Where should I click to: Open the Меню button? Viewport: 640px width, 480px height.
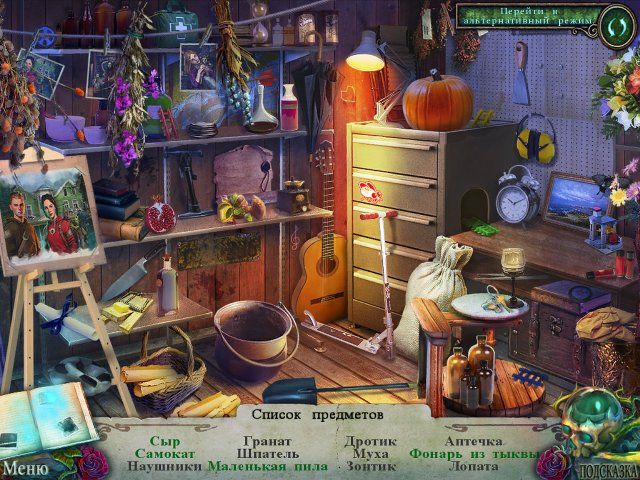[x=26, y=466]
